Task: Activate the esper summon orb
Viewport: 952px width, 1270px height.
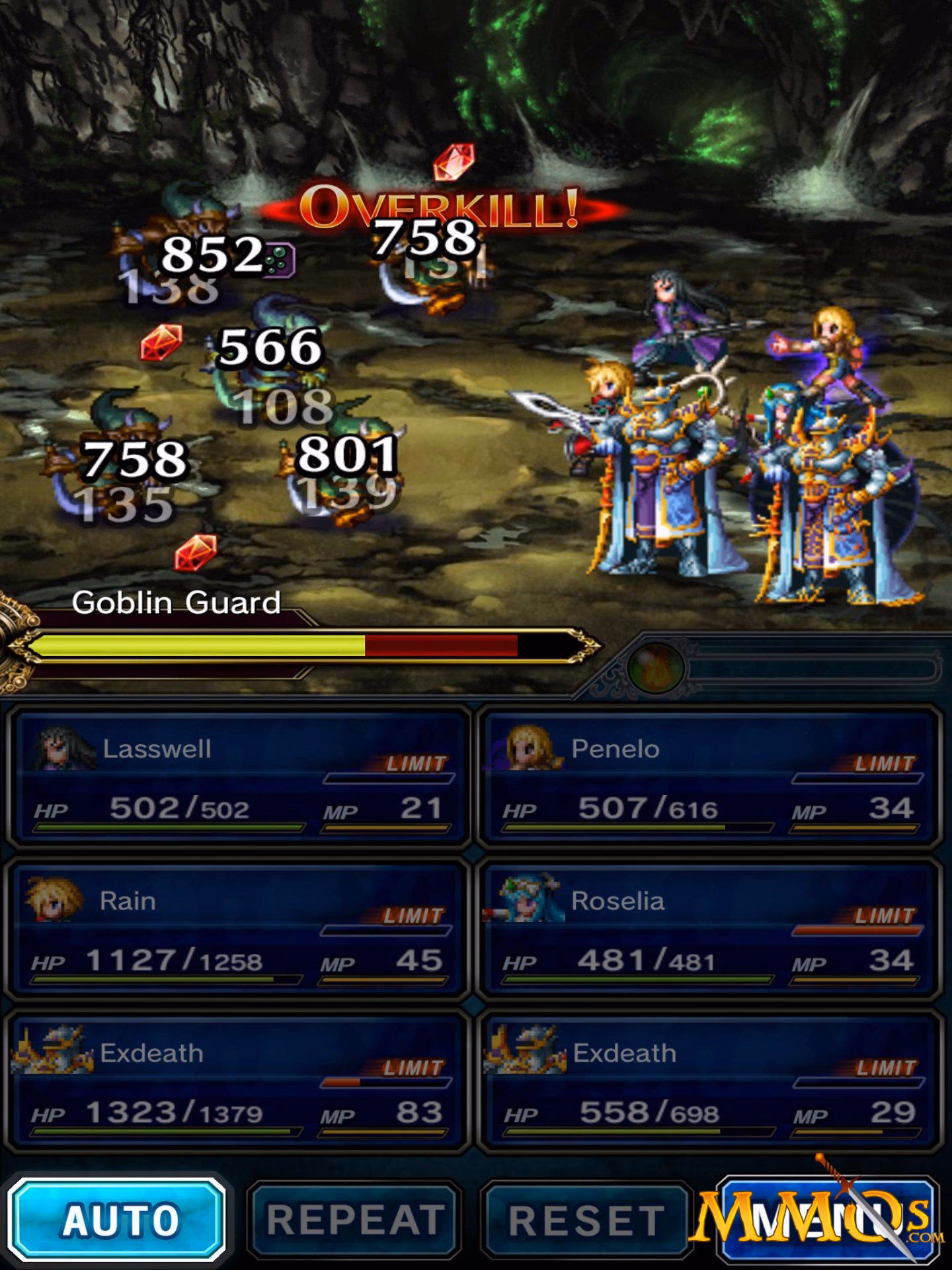Action: (x=656, y=667)
